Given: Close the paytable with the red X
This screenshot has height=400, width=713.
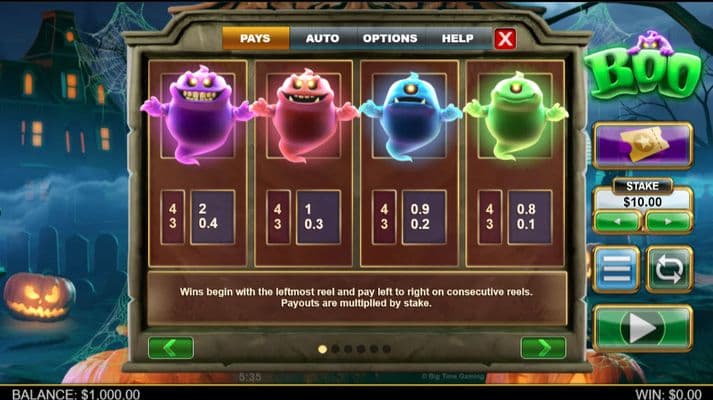Looking at the screenshot, I should 506,39.
